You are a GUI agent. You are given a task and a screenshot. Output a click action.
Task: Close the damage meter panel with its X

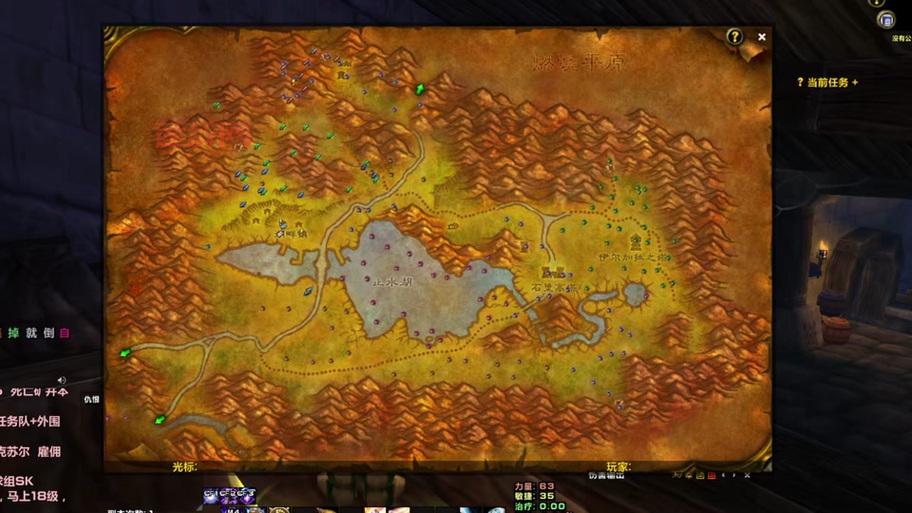[x=747, y=475]
